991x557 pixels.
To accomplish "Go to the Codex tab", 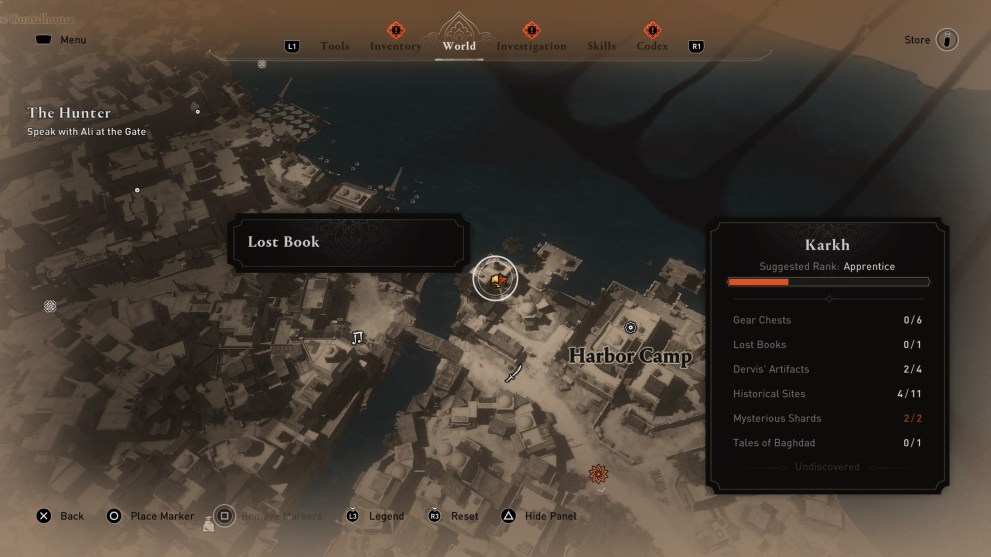I will tap(652, 46).
